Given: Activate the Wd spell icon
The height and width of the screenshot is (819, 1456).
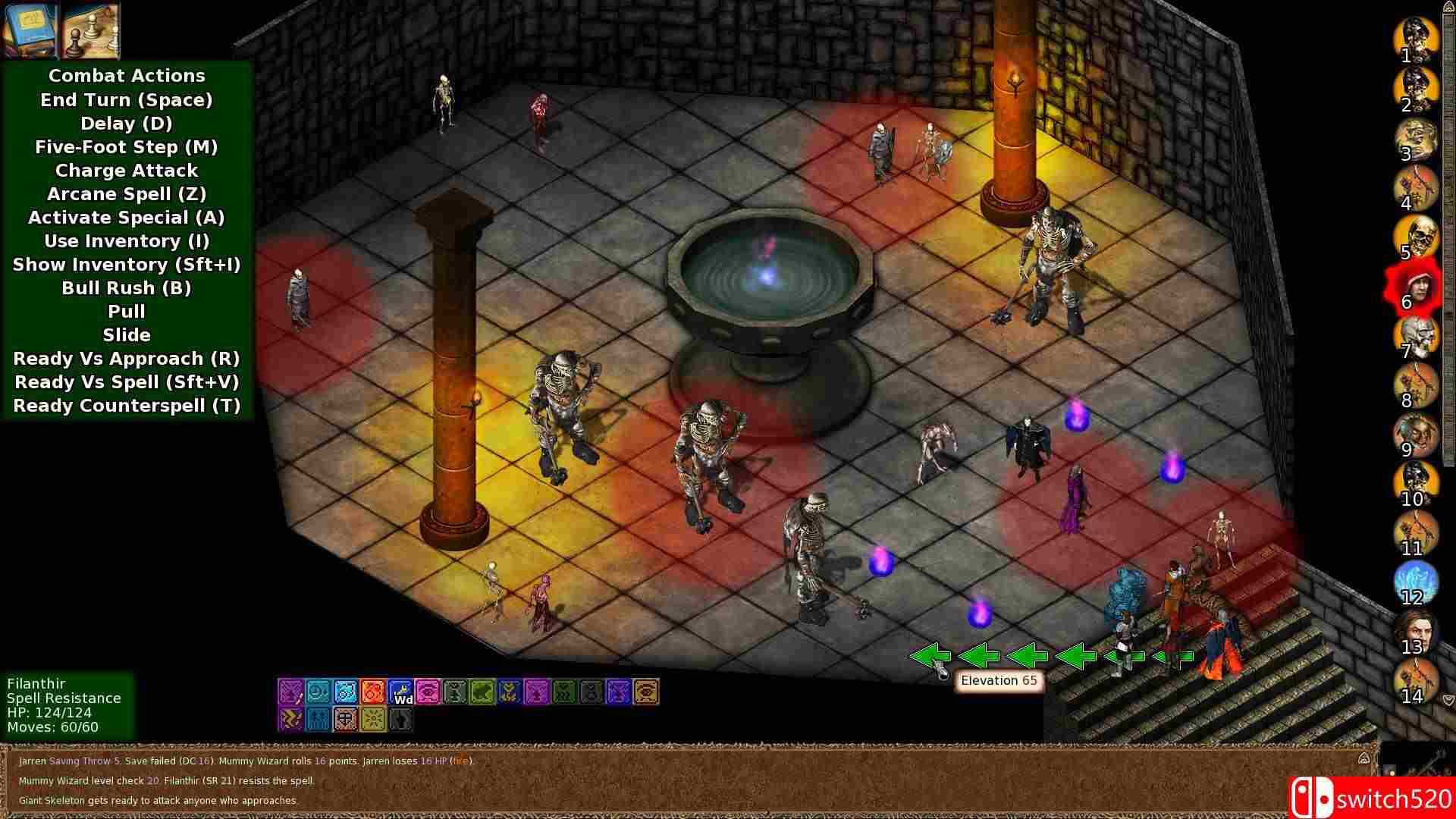Looking at the screenshot, I should point(402,692).
